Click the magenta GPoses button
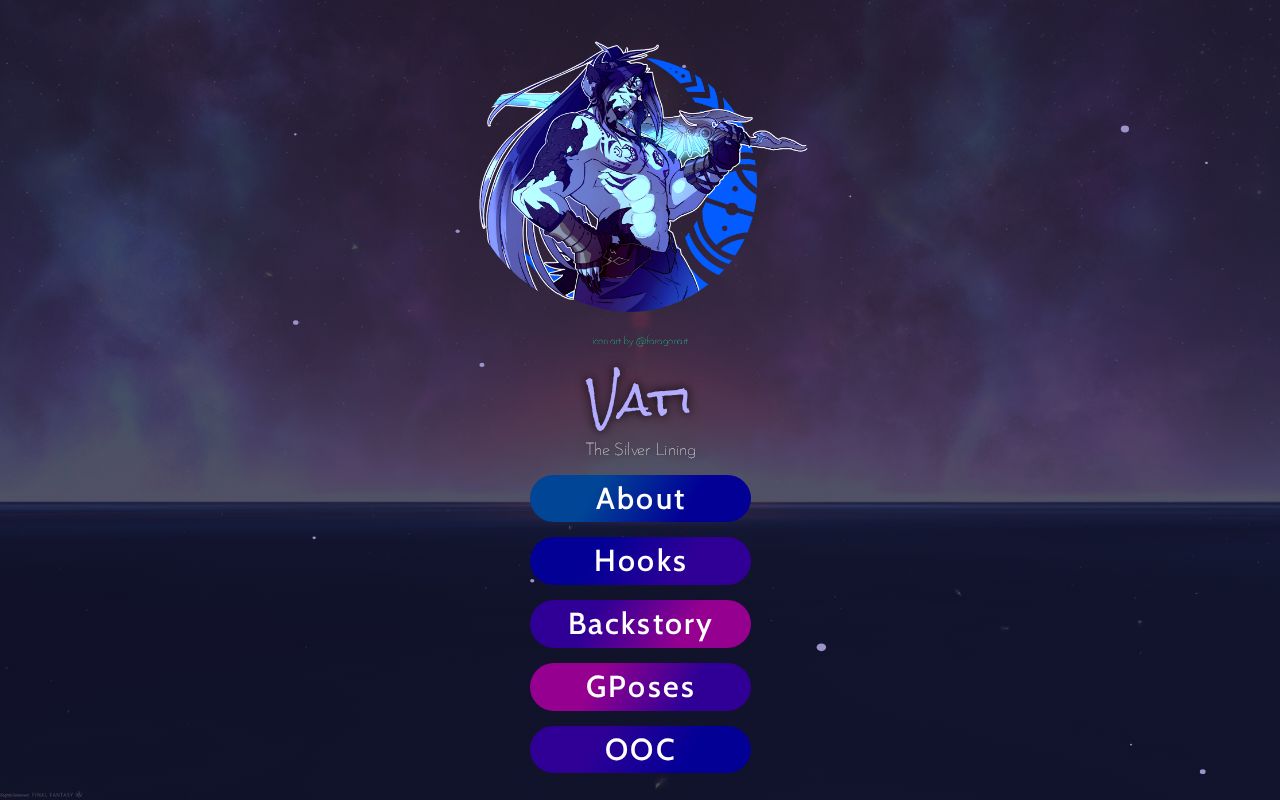1280x800 pixels. (x=640, y=686)
